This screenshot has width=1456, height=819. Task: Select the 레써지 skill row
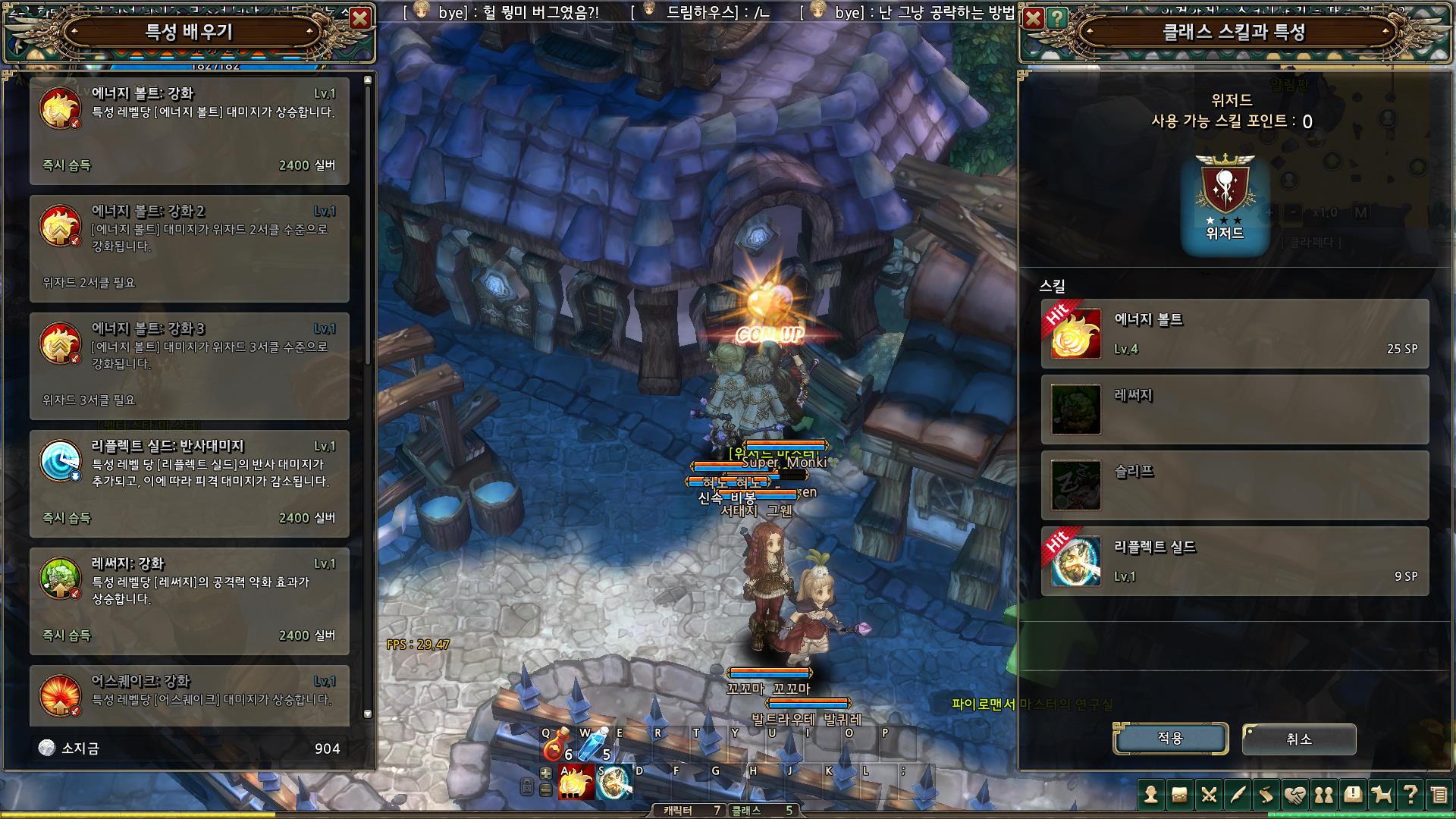(1235, 409)
